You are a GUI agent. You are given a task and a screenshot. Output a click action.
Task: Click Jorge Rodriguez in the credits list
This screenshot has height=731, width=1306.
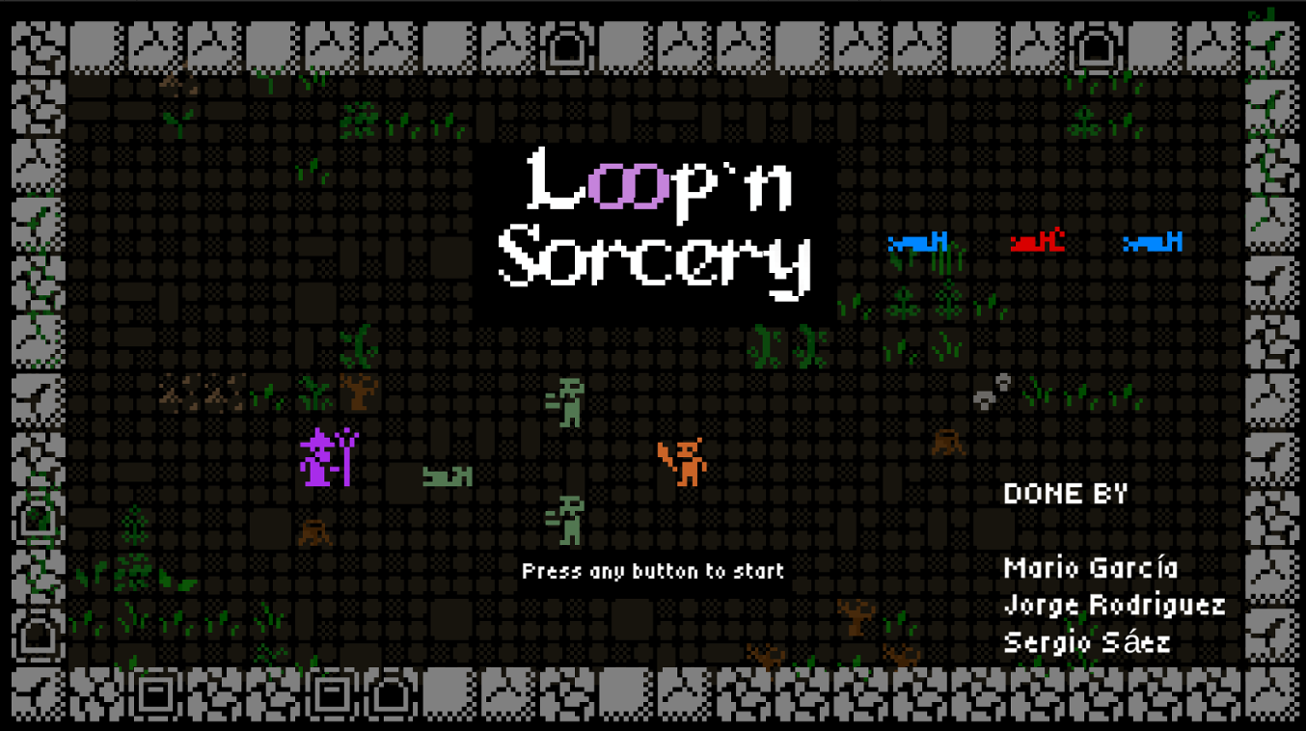[1114, 604]
